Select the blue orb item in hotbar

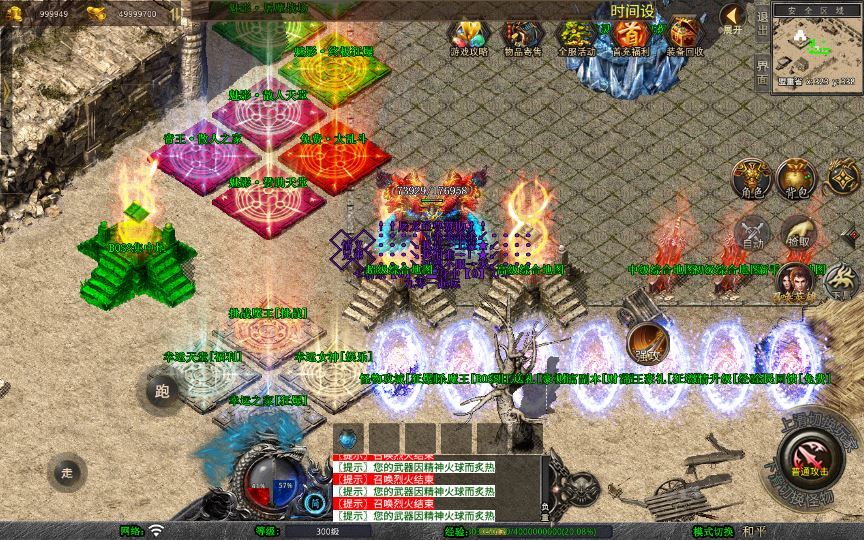(349, 437)
